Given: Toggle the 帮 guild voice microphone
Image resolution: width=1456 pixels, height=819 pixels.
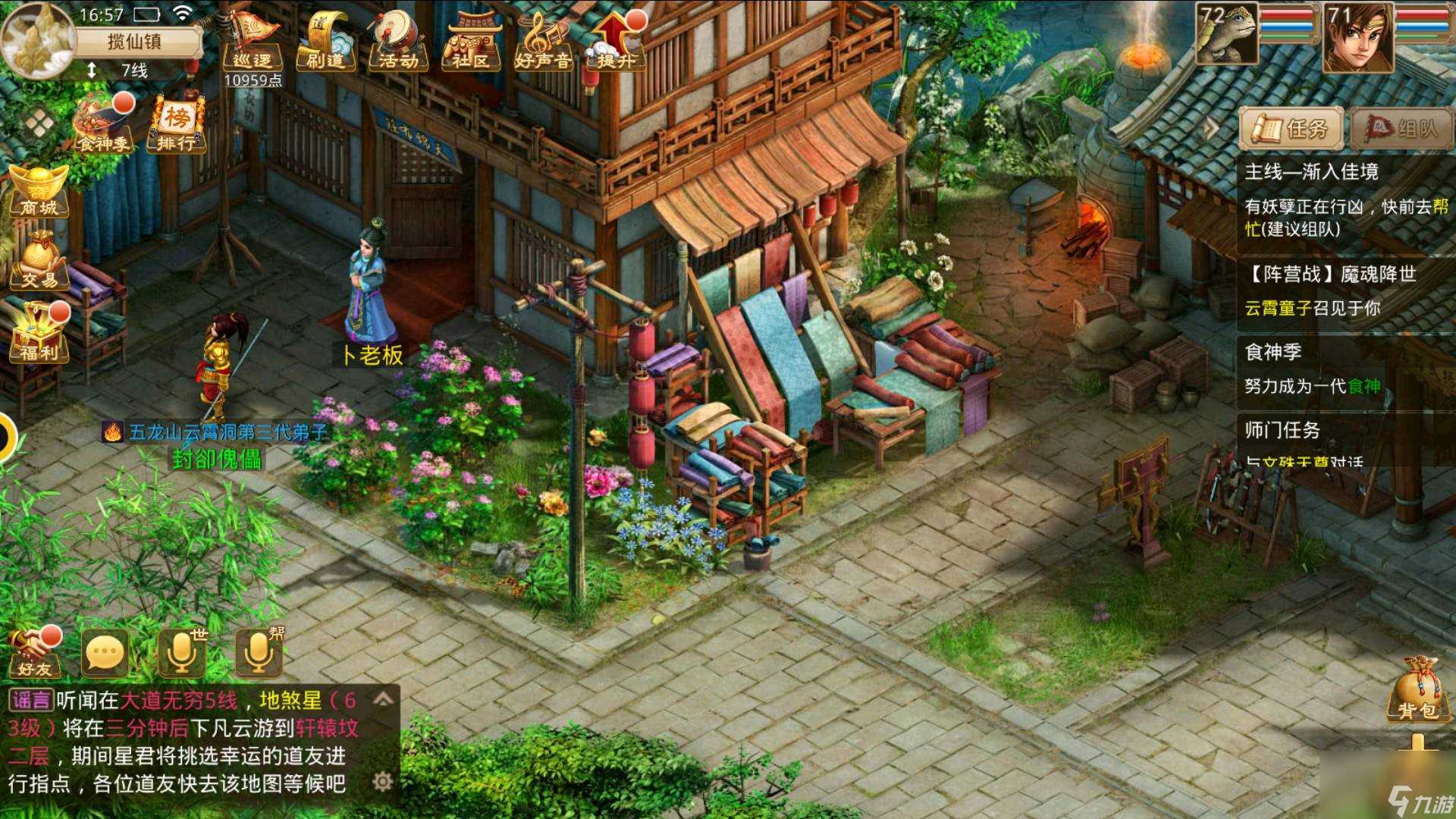Looking at the screenshot, I should click(x=258, y=652).
